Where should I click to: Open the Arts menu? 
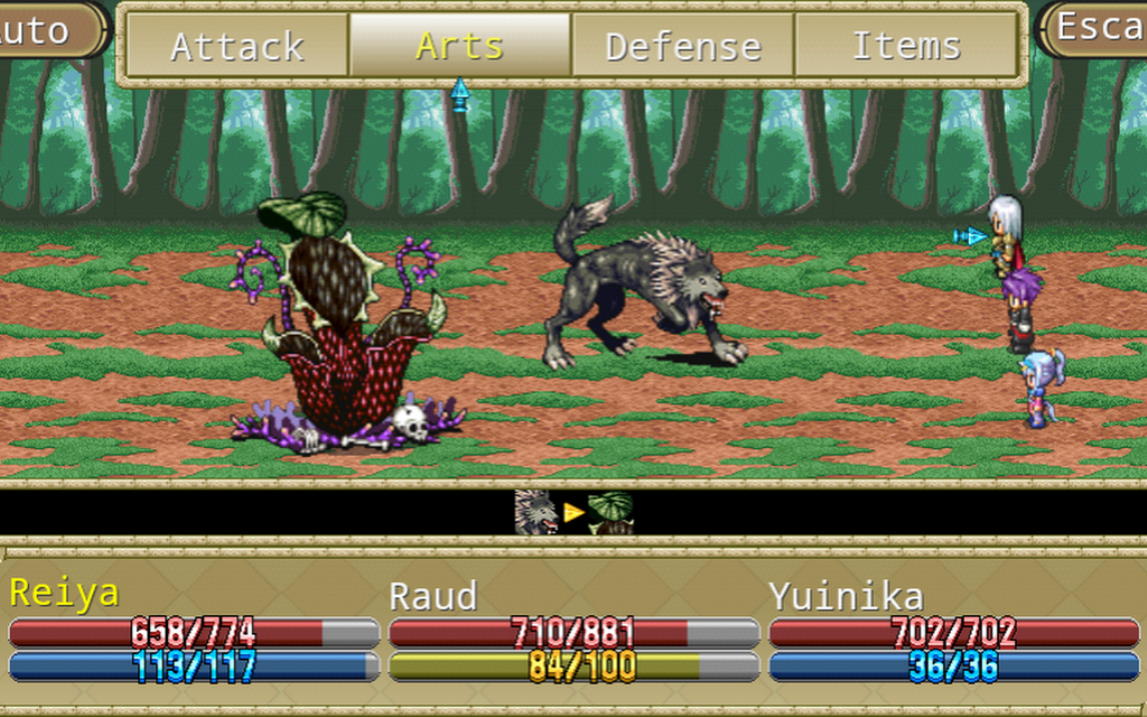(460, 46)
